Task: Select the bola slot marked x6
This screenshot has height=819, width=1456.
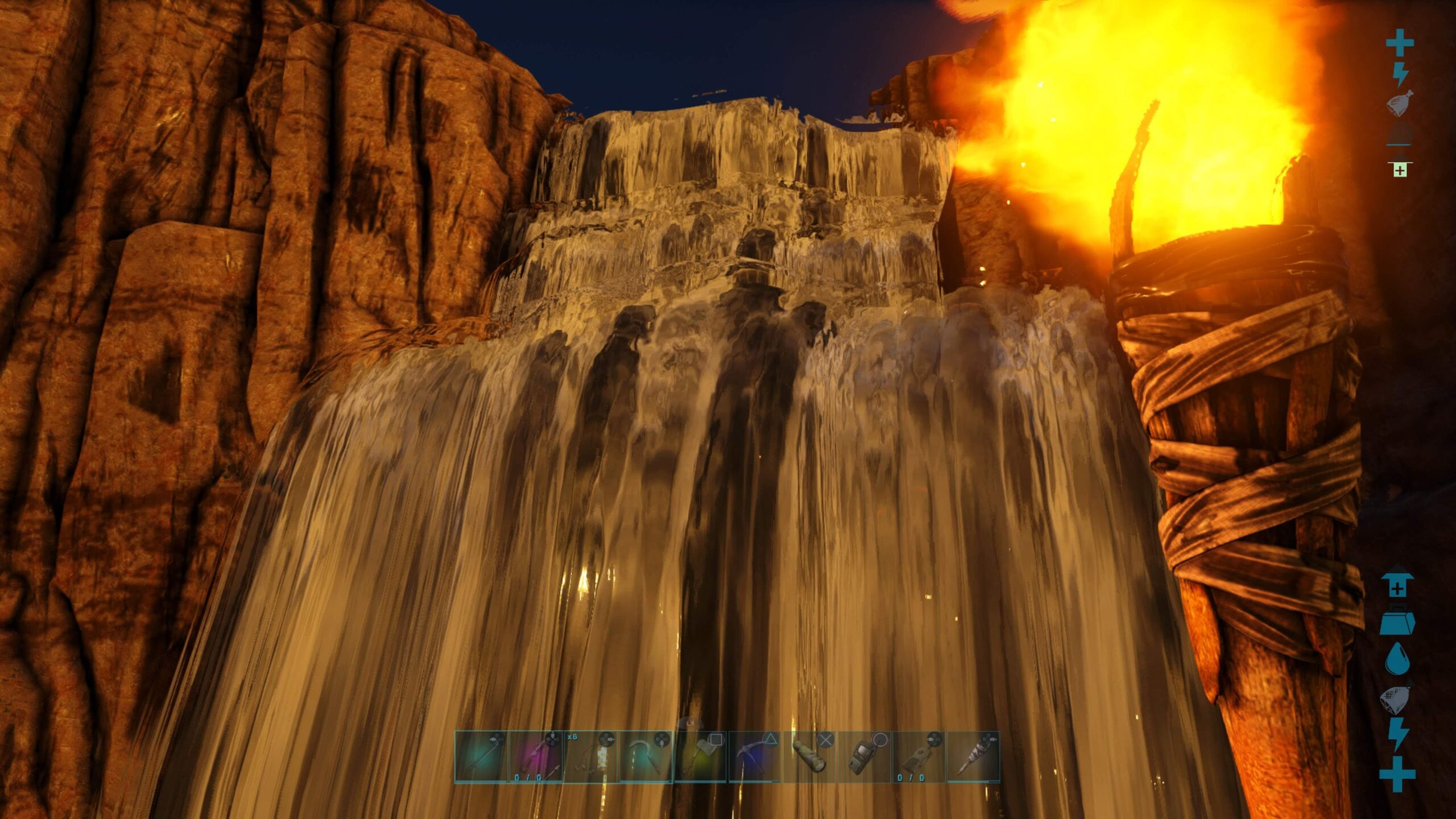Action: pyautogui.click(x=590, y=757)
